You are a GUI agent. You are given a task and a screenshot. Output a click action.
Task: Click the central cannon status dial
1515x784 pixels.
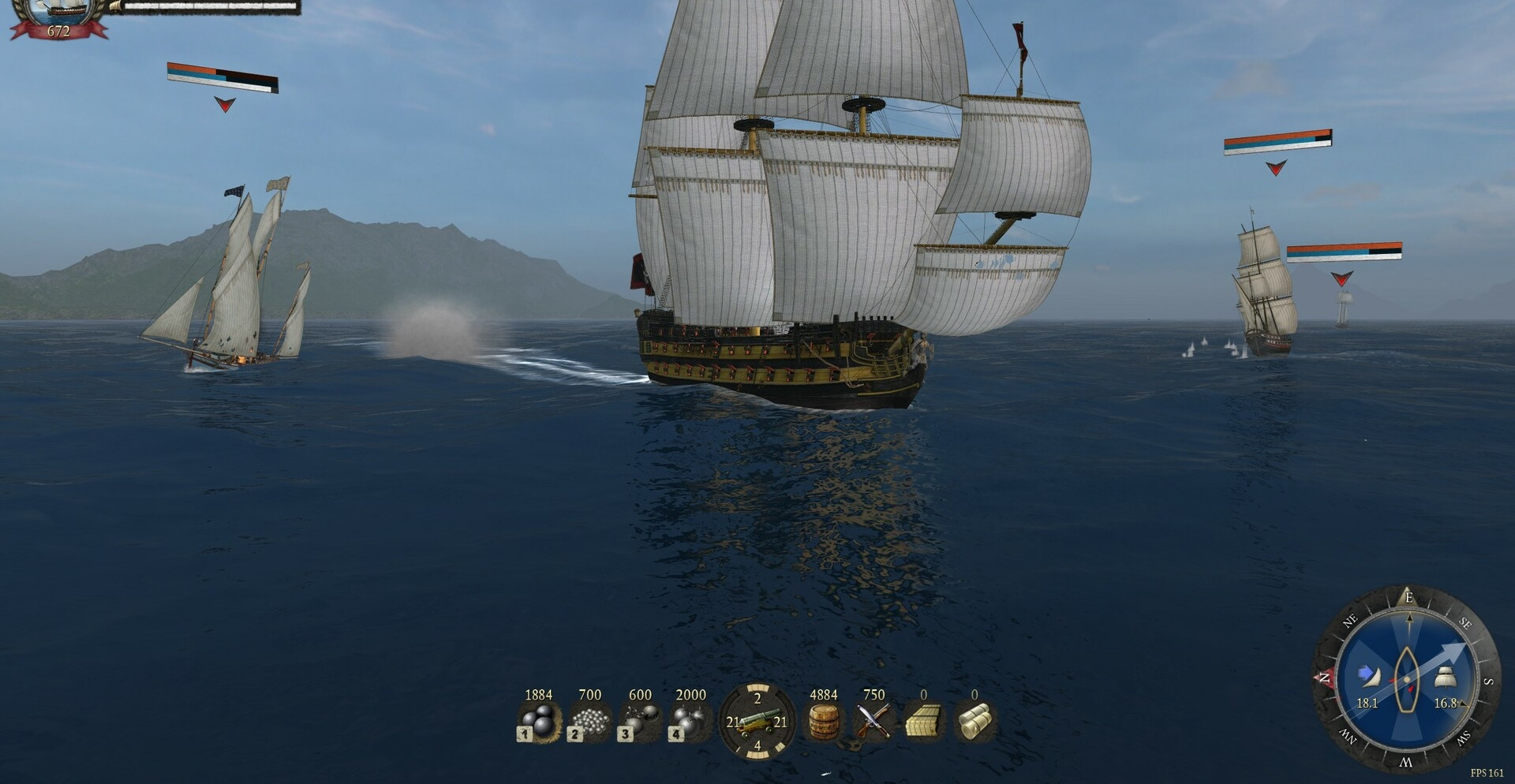point(757,721)
